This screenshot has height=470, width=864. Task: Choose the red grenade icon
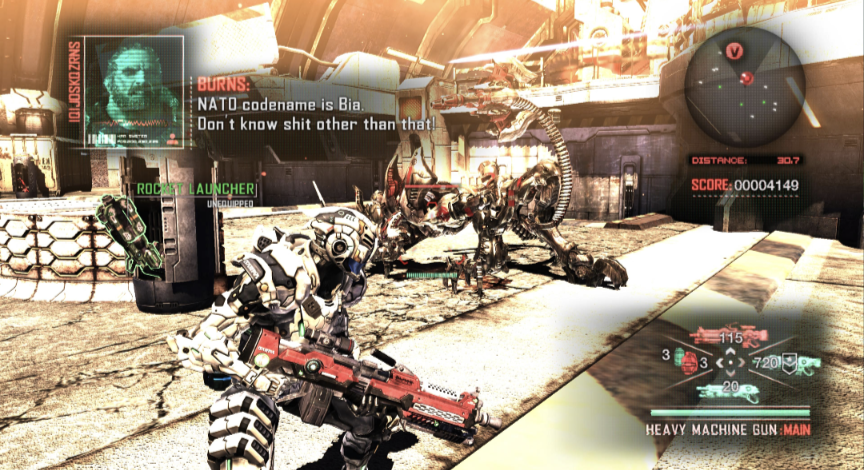click(x=688, y=363)
